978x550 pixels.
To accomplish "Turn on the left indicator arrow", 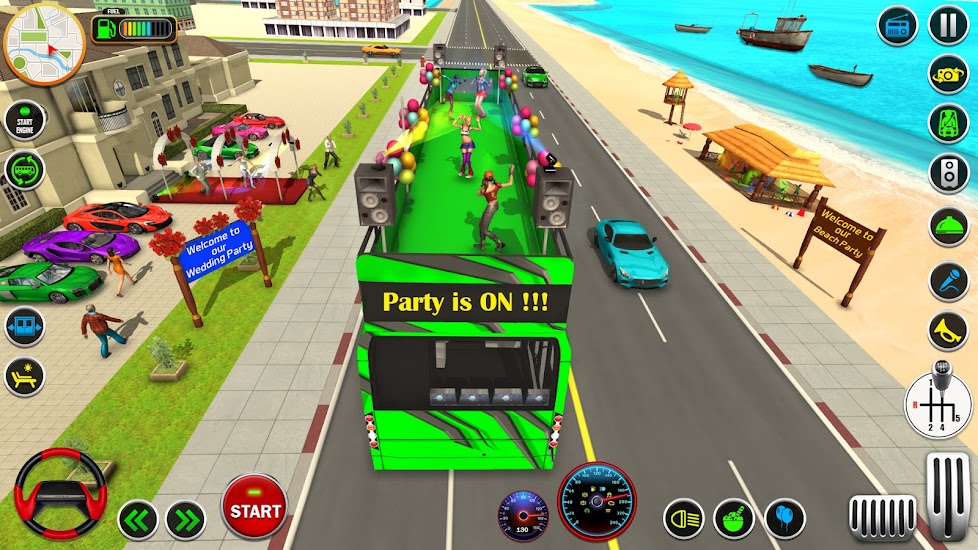I will point(137,520).
